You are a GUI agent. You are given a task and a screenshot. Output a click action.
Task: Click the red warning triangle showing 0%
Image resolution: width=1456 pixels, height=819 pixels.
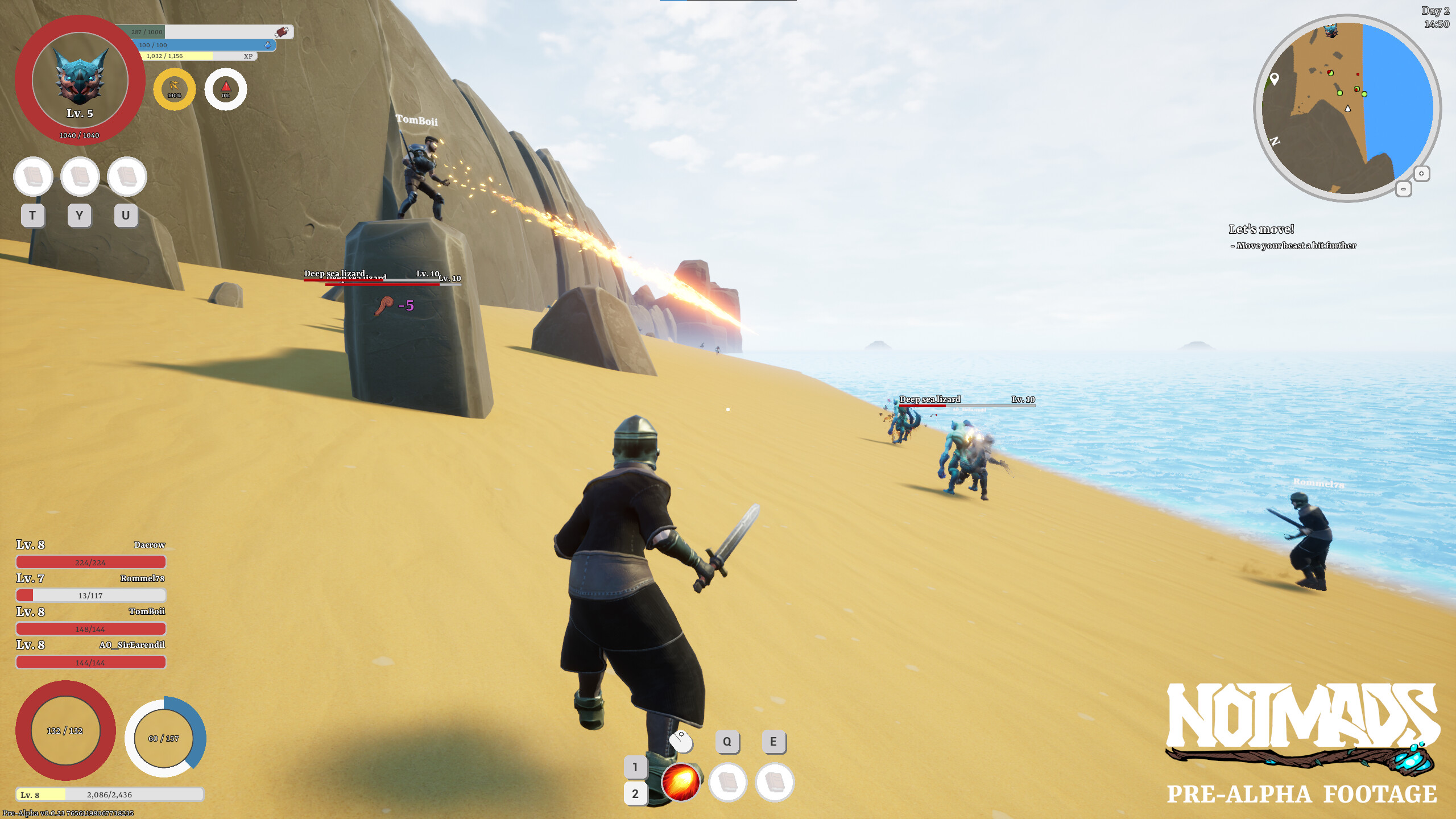point(225,88)
